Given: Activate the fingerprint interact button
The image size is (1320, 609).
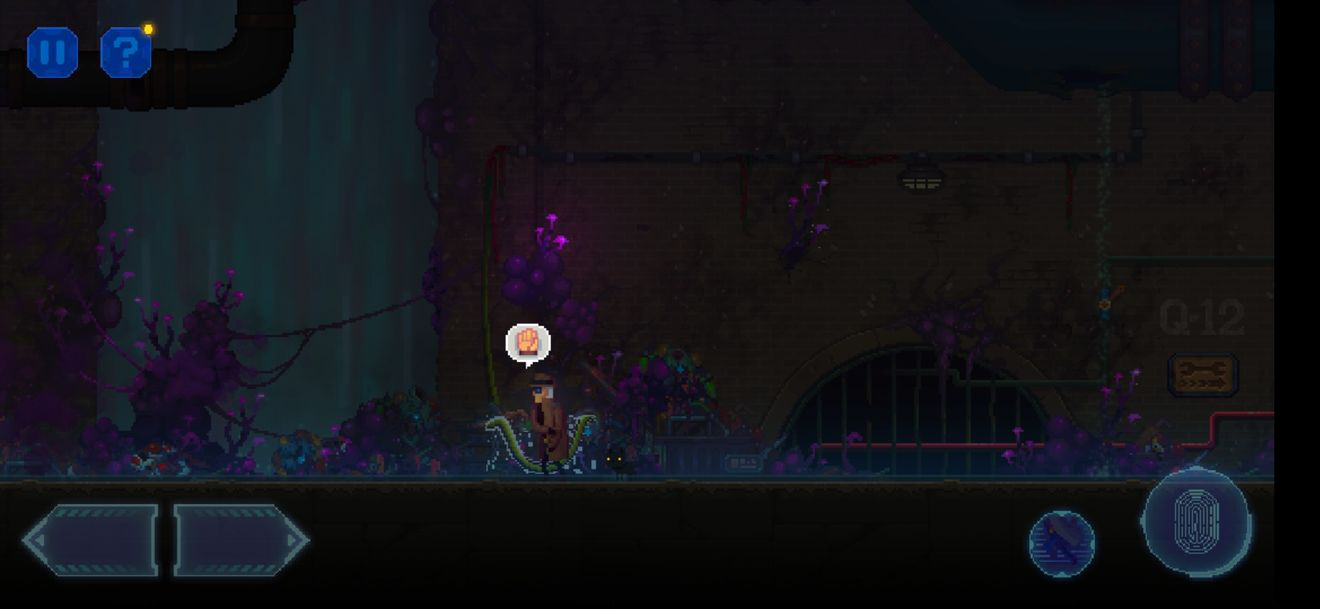Looking at the screenshot, I should click(1196, 522).
